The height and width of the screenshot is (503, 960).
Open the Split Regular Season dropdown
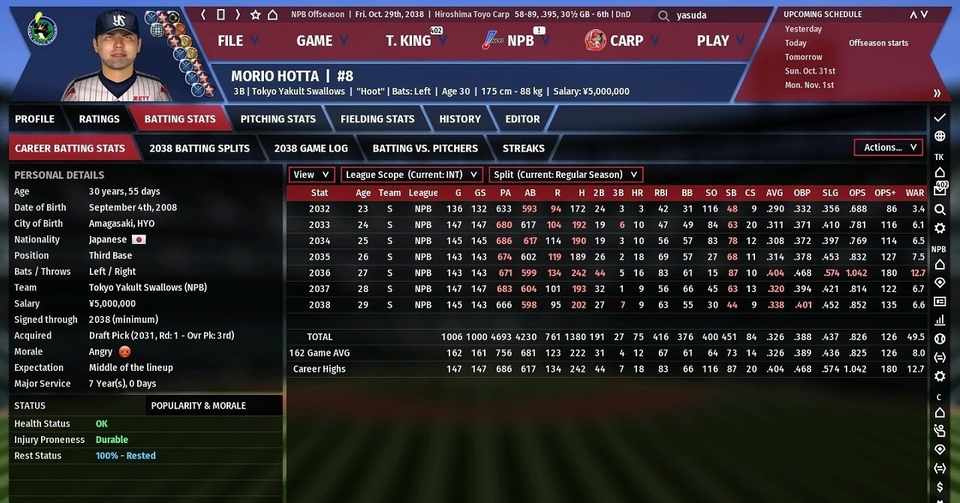click(566, 175)
